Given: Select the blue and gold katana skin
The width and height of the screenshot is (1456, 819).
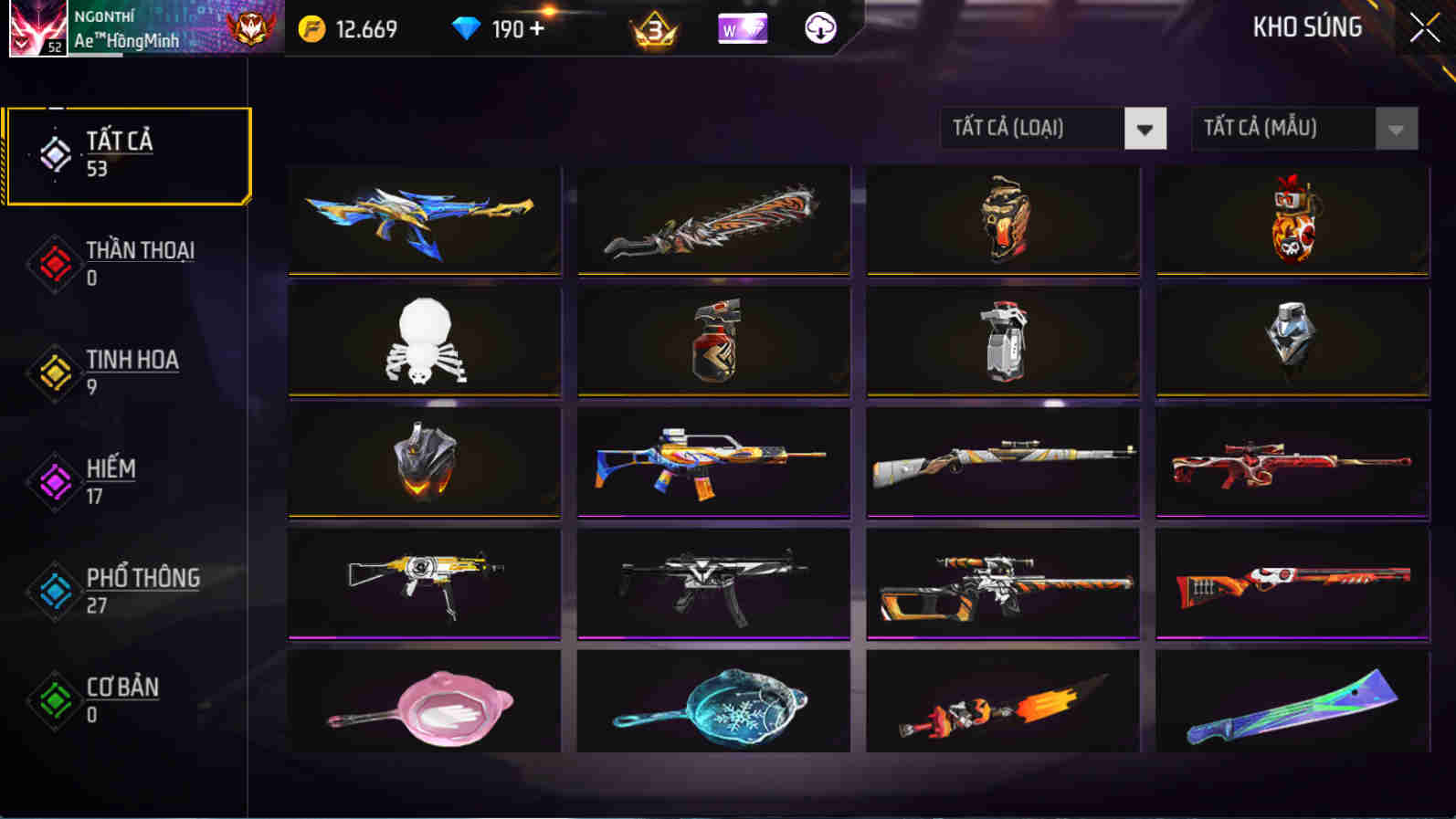Looking at the screenshot, I should [x=423, y=219].
